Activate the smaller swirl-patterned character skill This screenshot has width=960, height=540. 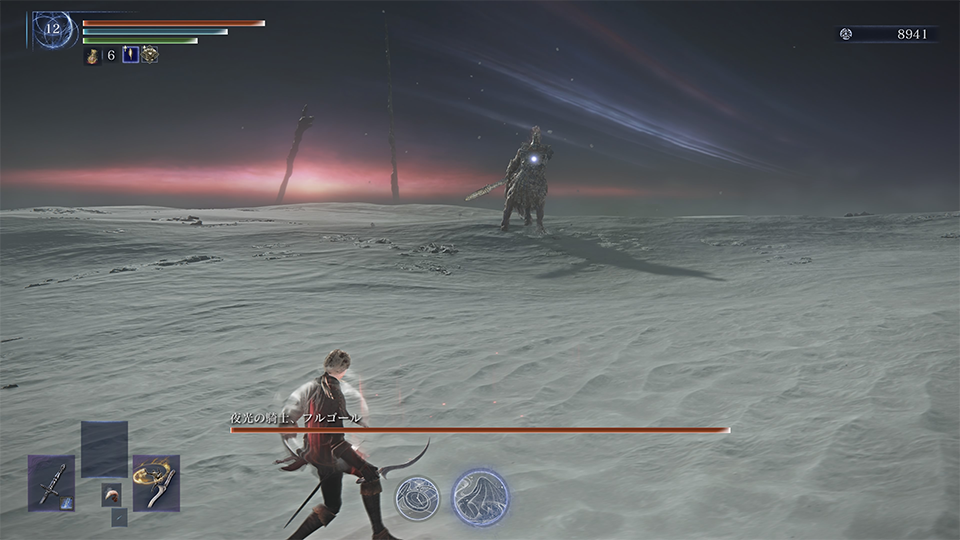(416, 497)
